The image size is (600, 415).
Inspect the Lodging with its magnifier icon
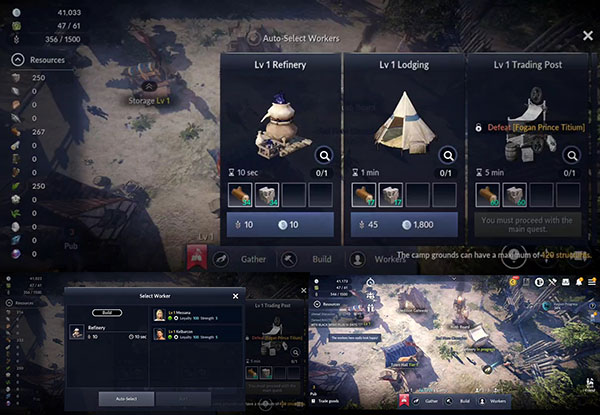[x=446, y=155]
